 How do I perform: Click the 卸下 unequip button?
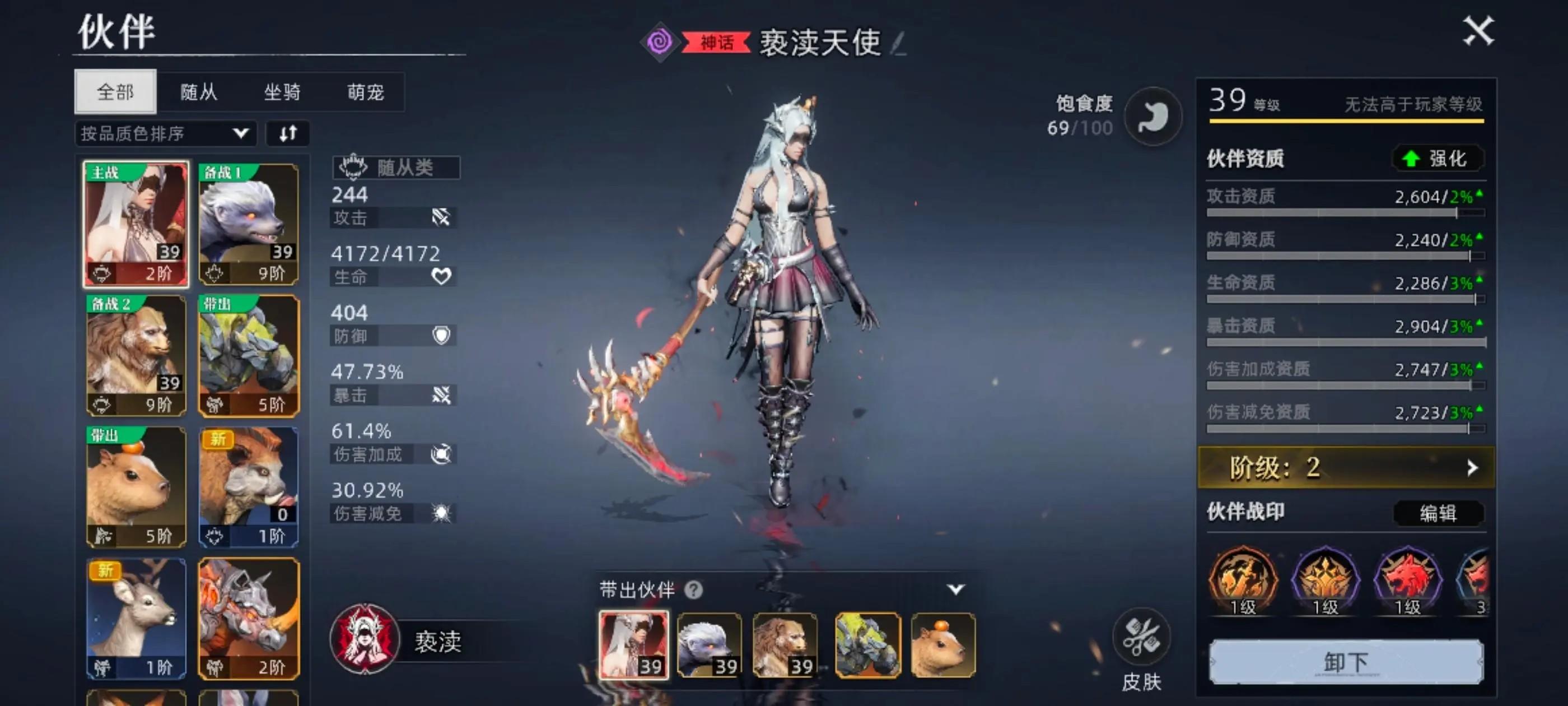[x=1345, y=662]
